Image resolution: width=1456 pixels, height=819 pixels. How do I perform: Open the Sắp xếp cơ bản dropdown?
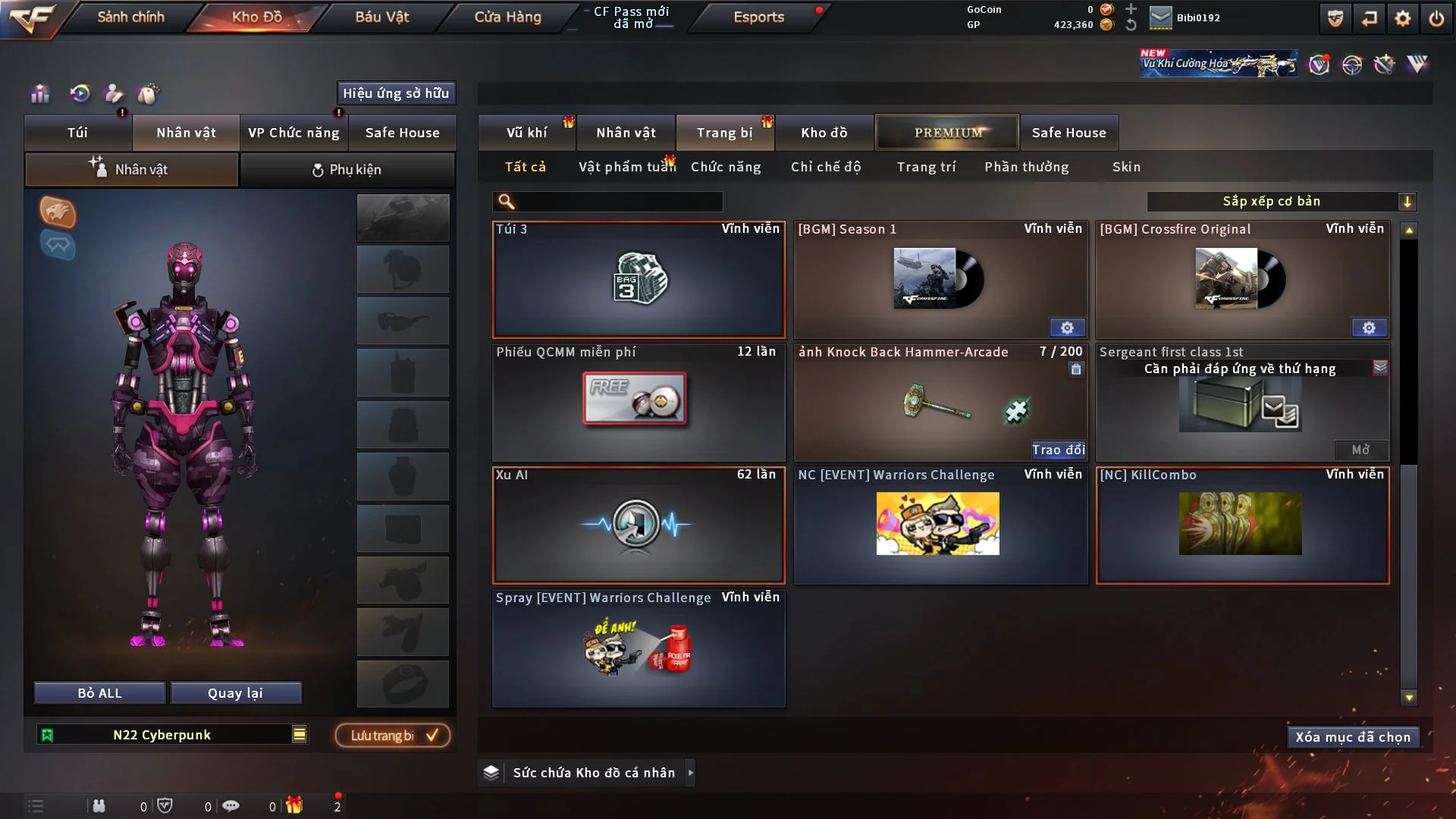pyautogui.click(x=1281, y=201)
